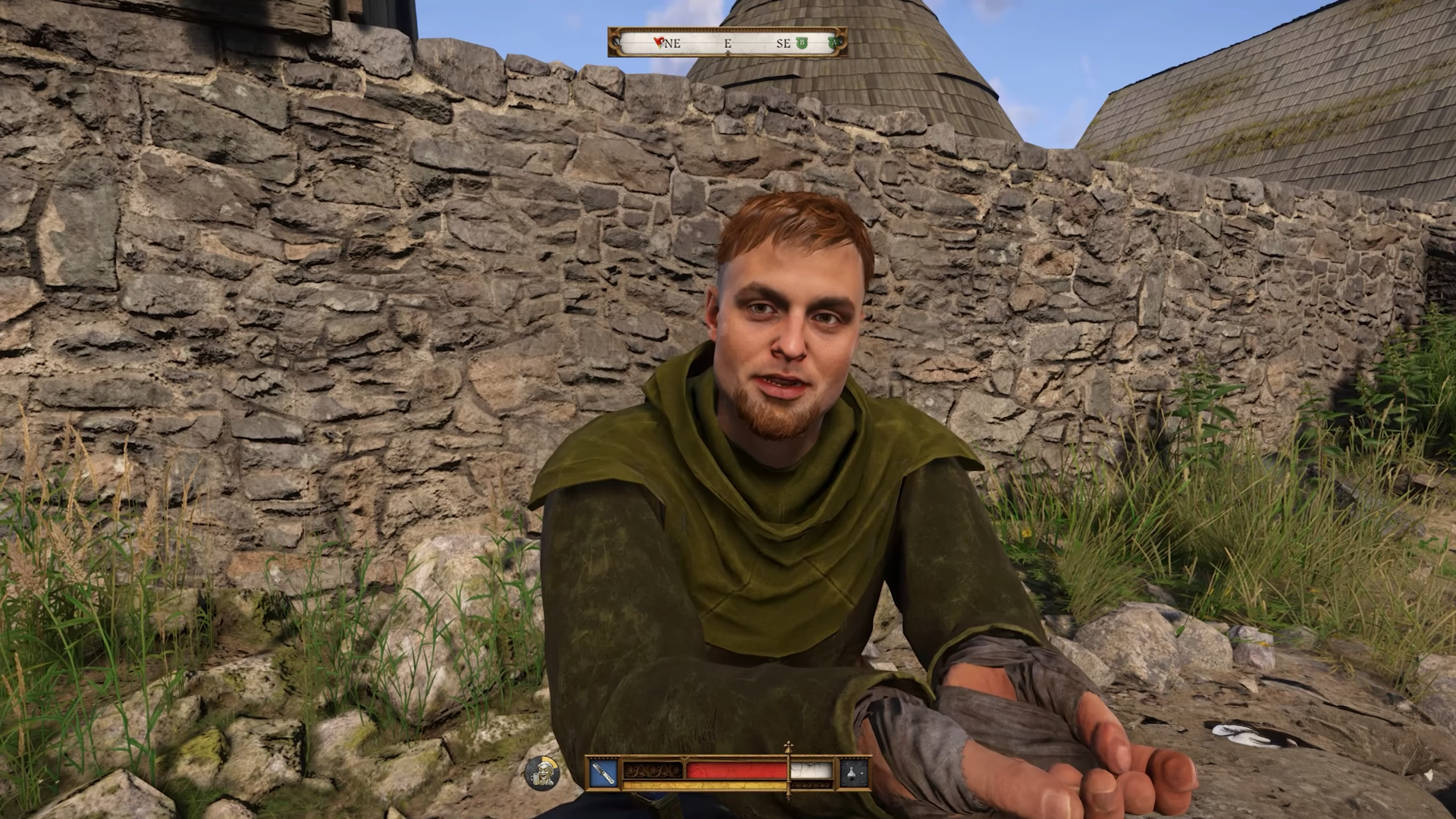Toggle the dagger quick-slot highlight

tap(603, 772)
